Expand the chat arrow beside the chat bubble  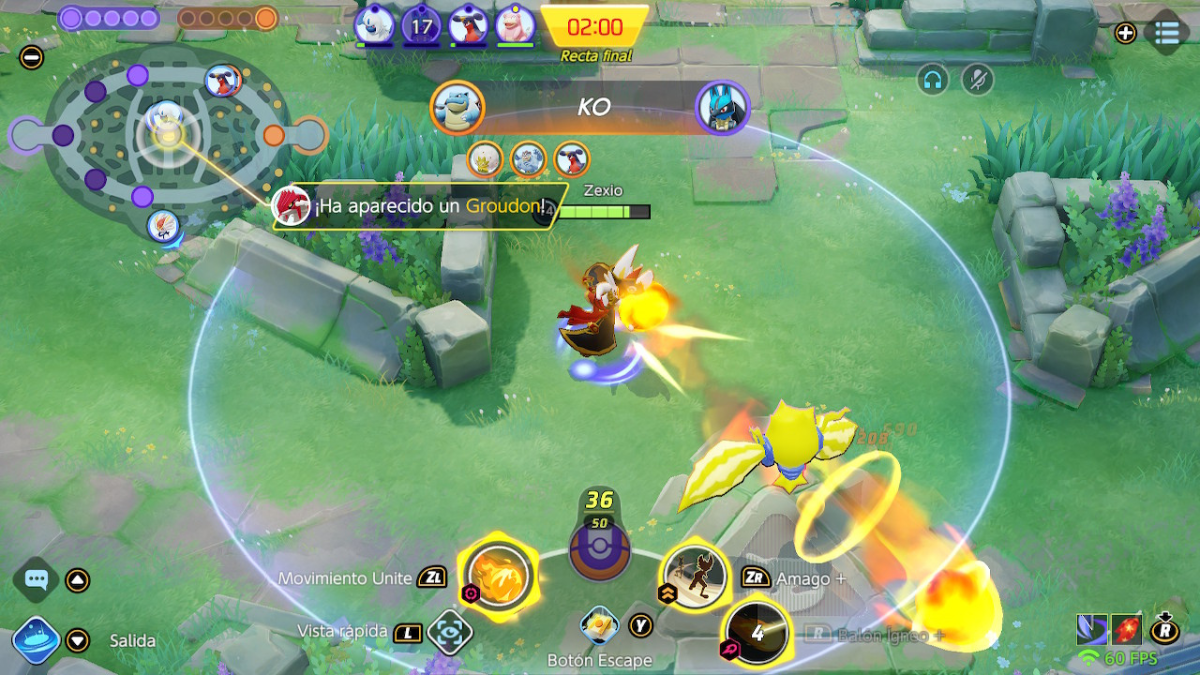(78, 580)
